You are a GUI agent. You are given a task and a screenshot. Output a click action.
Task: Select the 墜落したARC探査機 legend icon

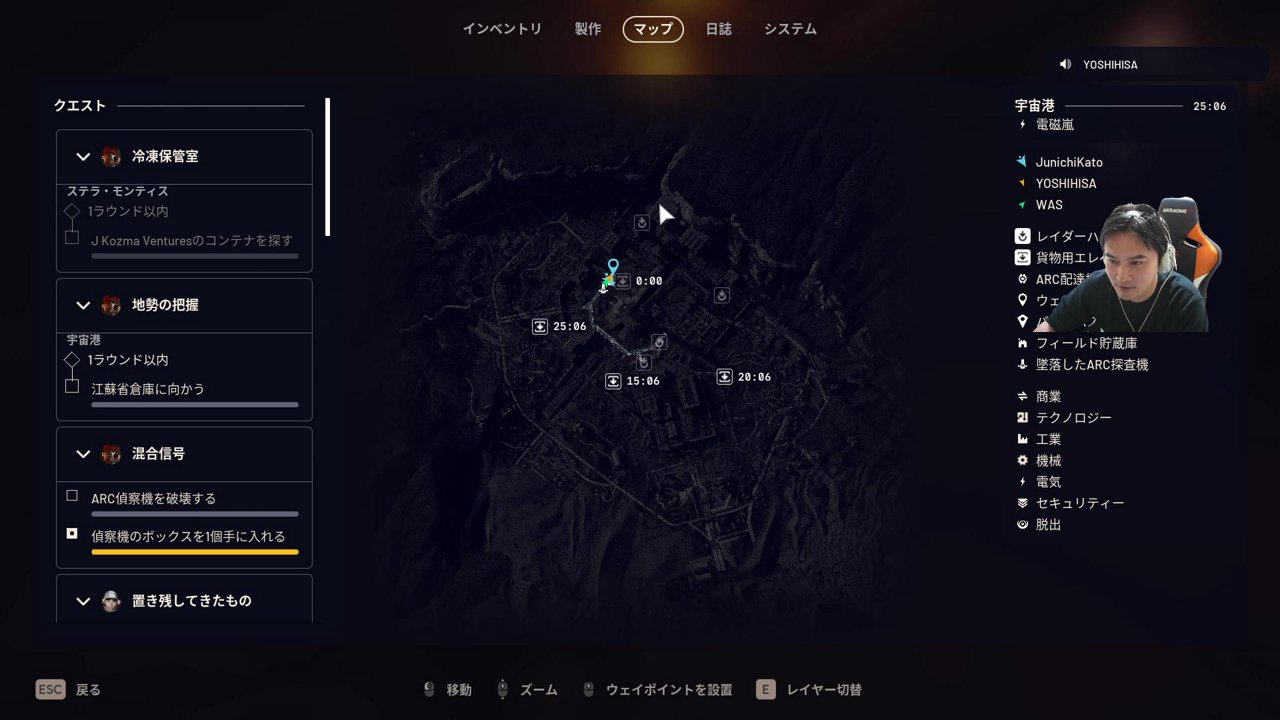pos(1022,364)
